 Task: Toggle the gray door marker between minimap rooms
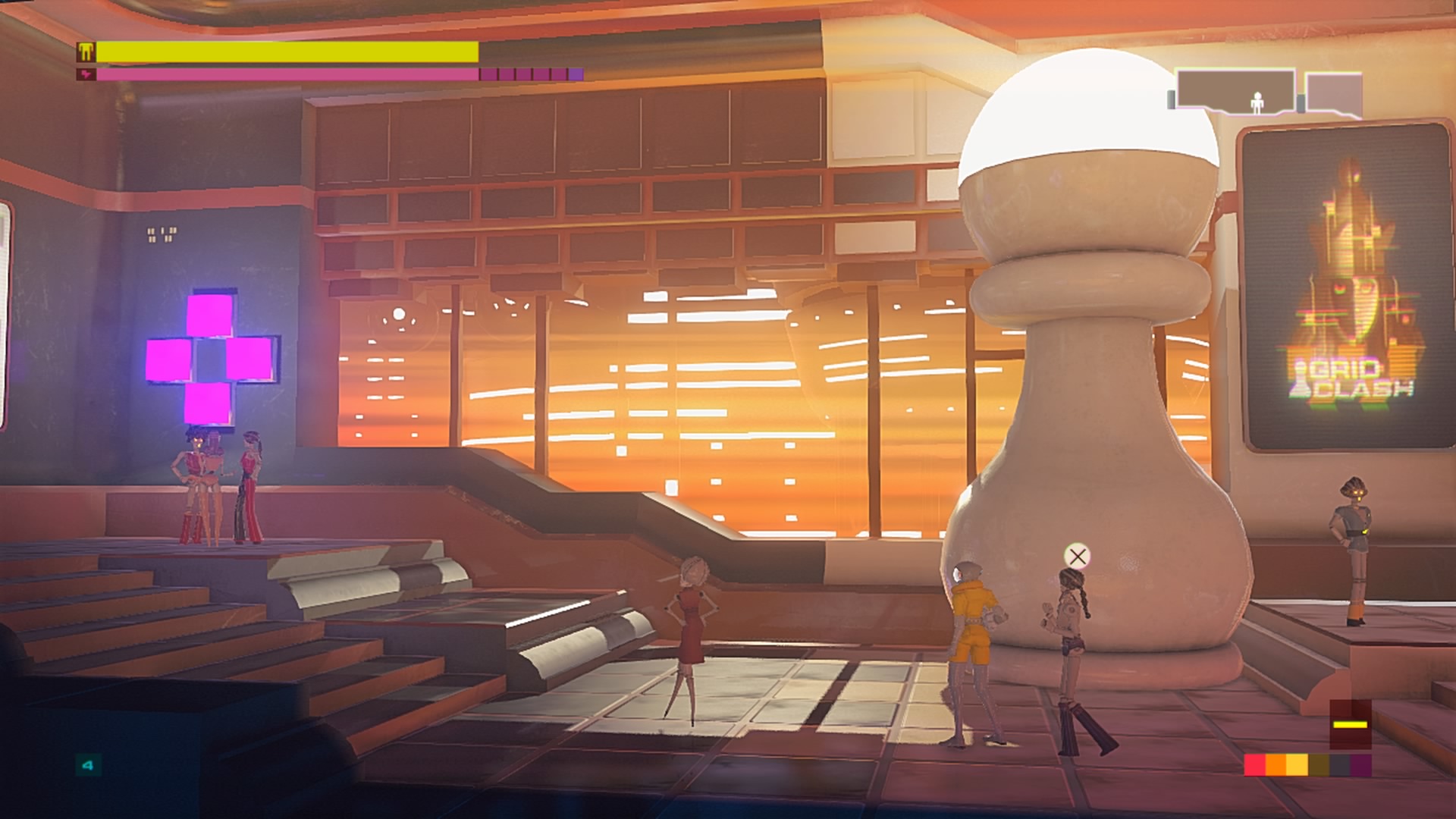pyautogui.click(x=1301, y=102)
